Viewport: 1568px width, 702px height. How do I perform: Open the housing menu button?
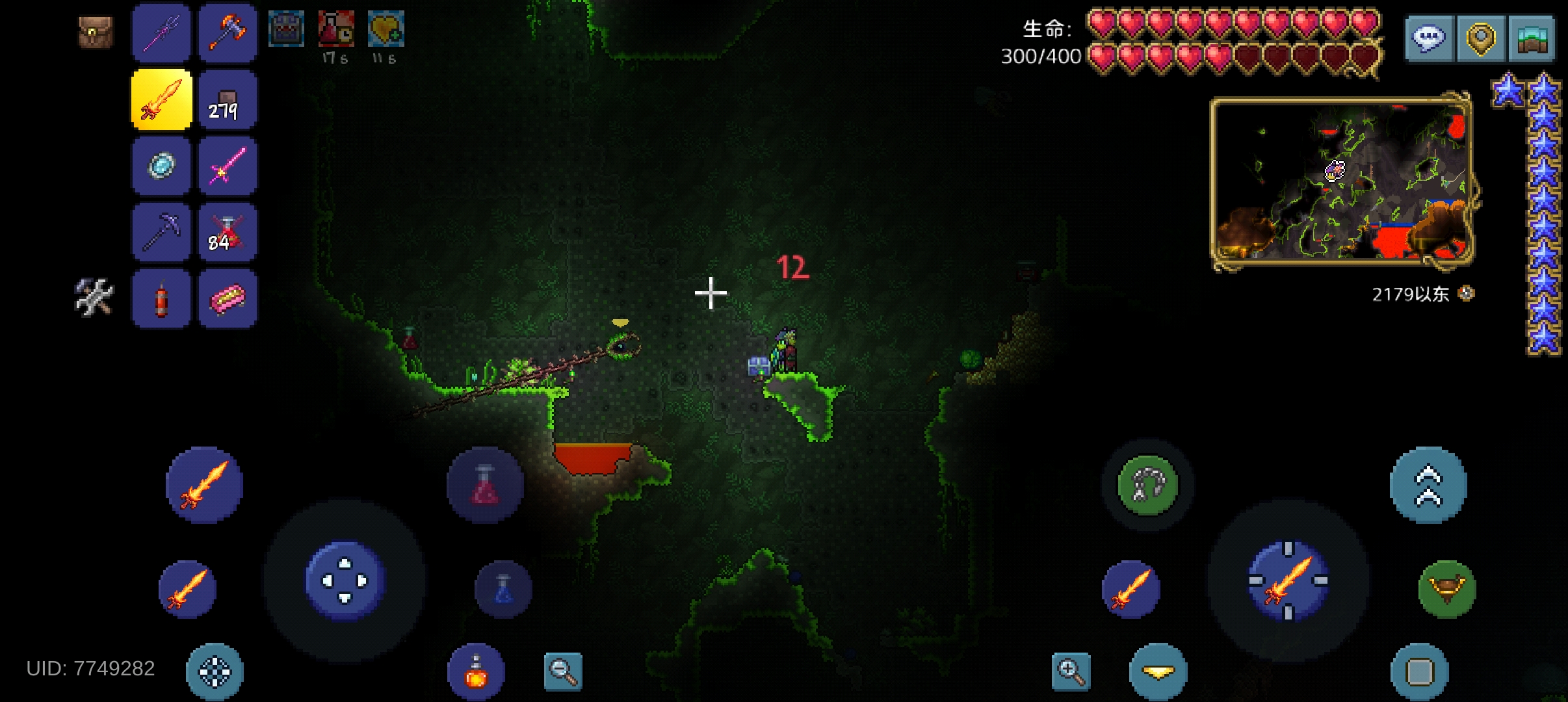(1532, 39)
